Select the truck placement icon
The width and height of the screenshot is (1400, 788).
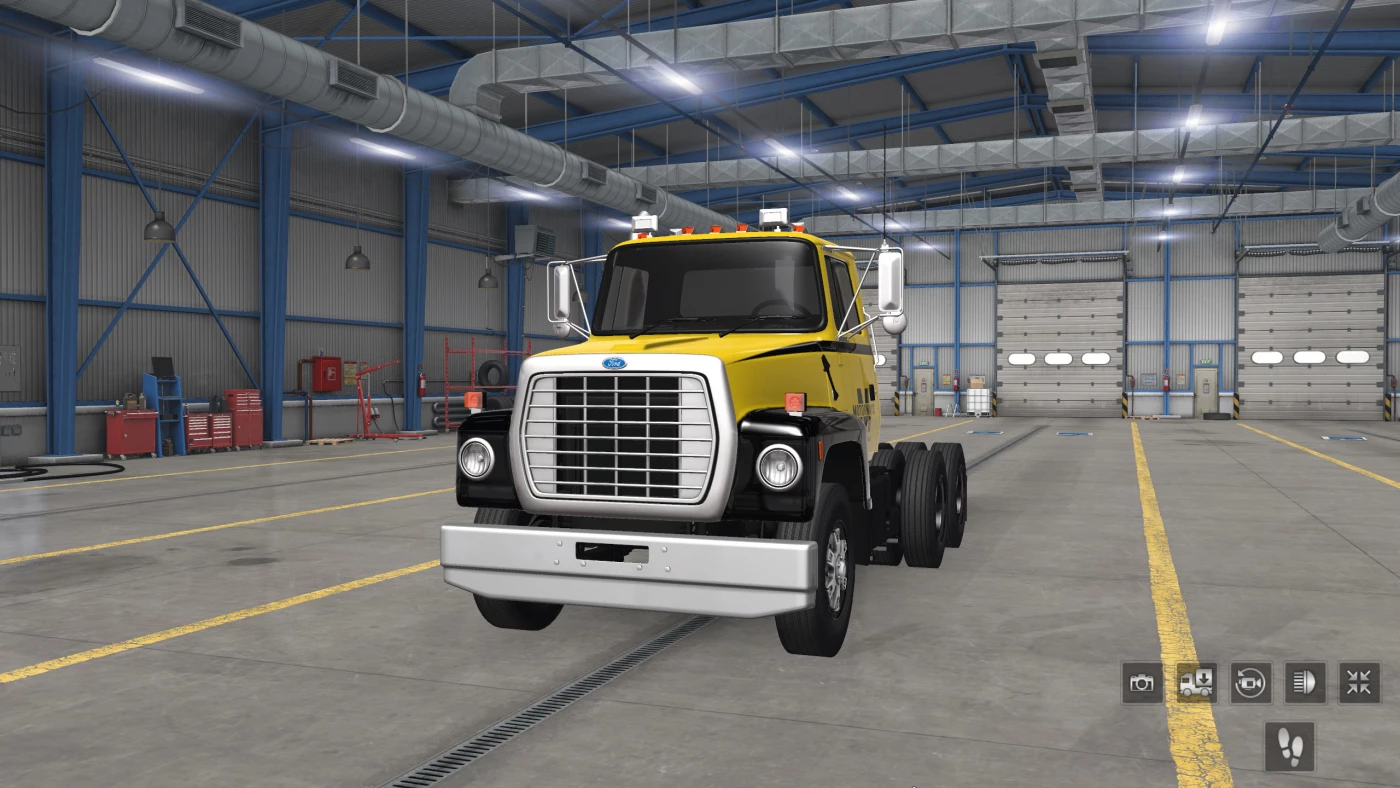(1199, 684)
